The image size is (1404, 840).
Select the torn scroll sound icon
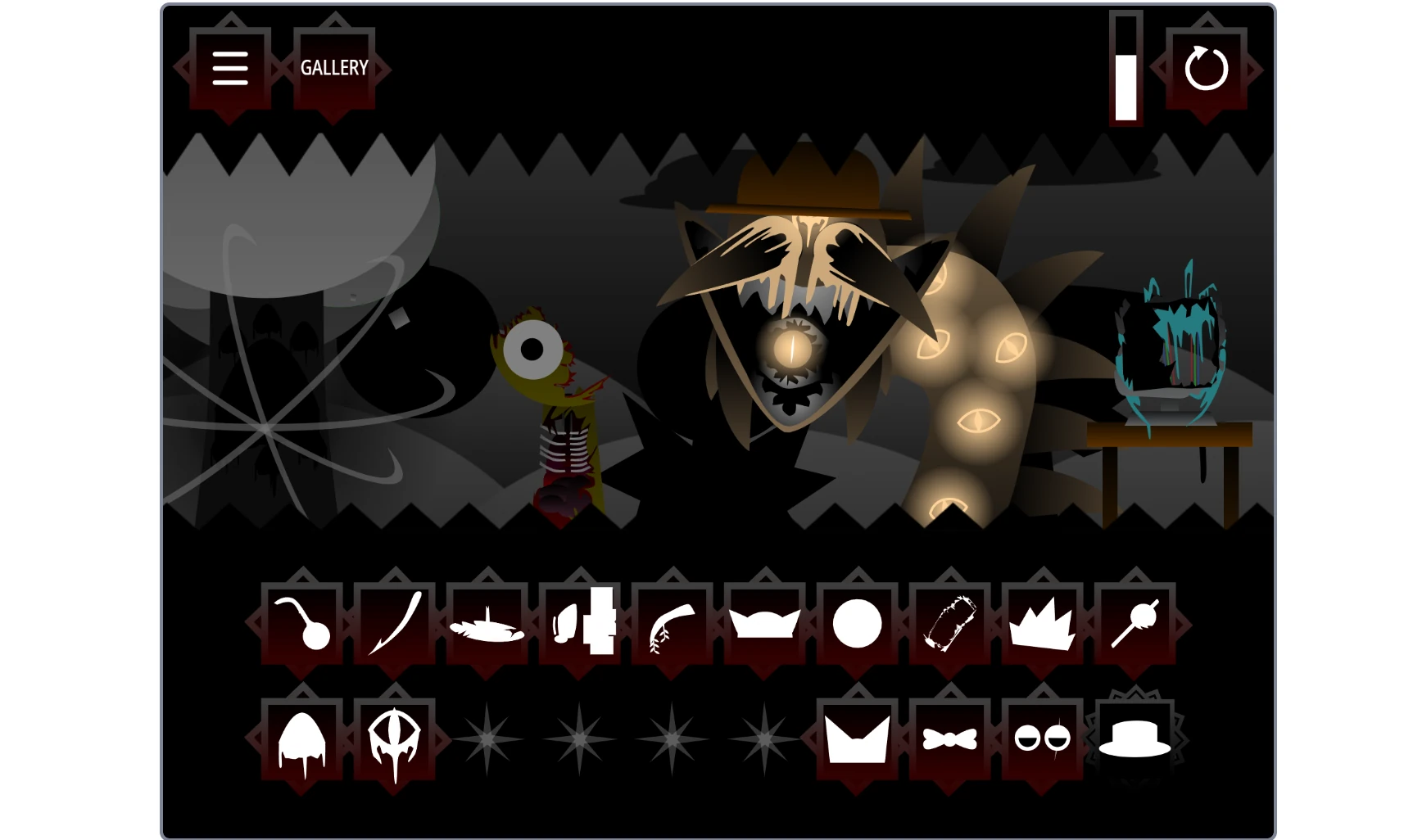pos(949,625)
